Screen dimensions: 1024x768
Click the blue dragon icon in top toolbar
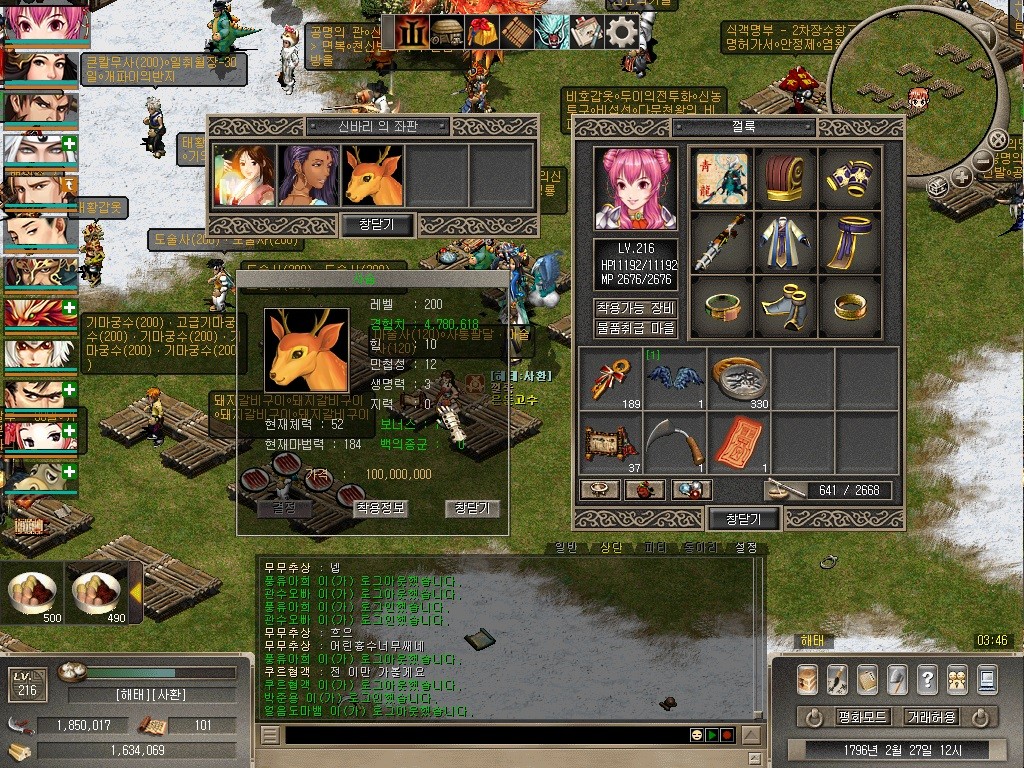click(x=551, y=32)
